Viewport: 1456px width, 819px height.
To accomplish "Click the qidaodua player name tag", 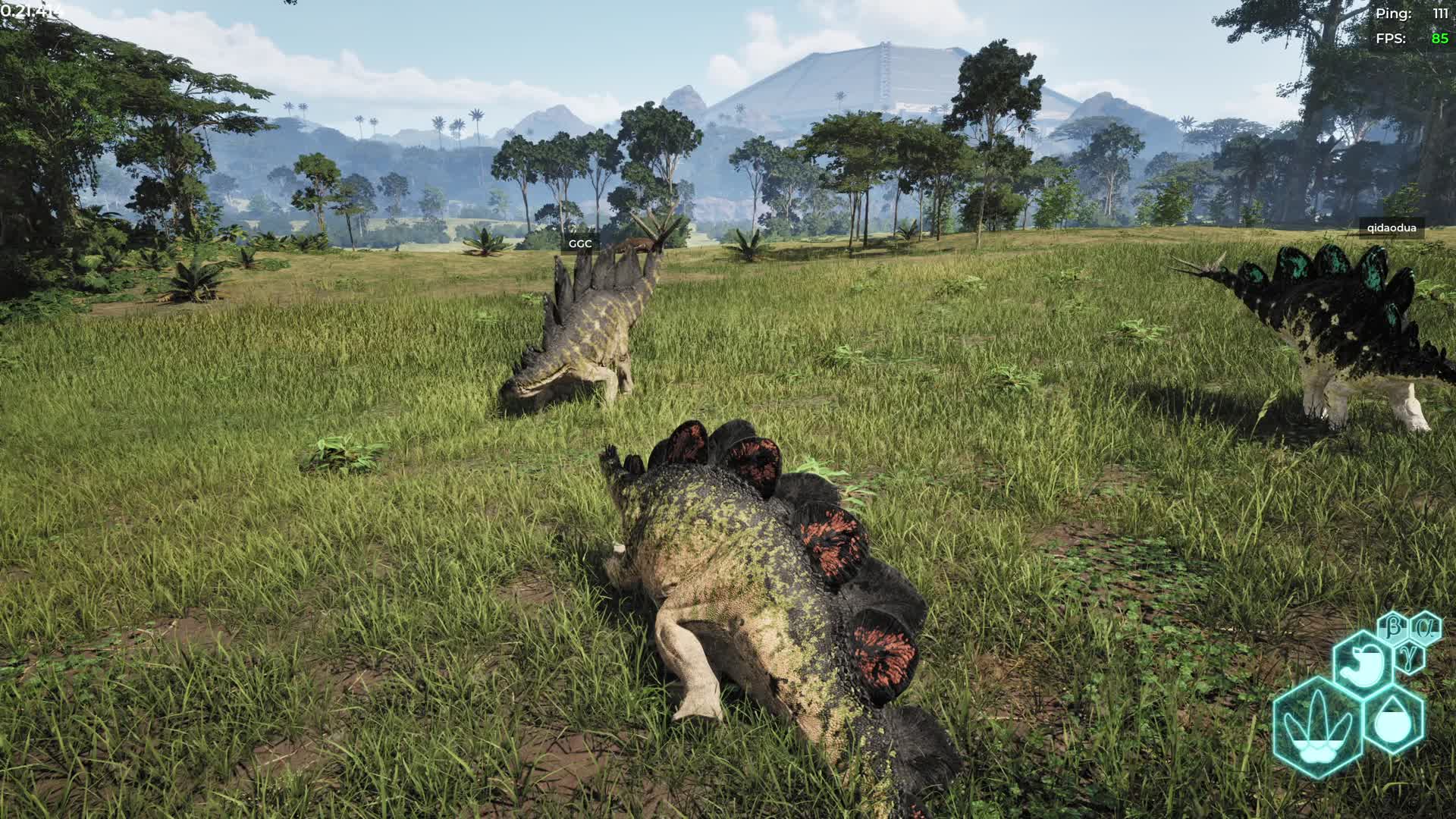I will click(1392, 227).
